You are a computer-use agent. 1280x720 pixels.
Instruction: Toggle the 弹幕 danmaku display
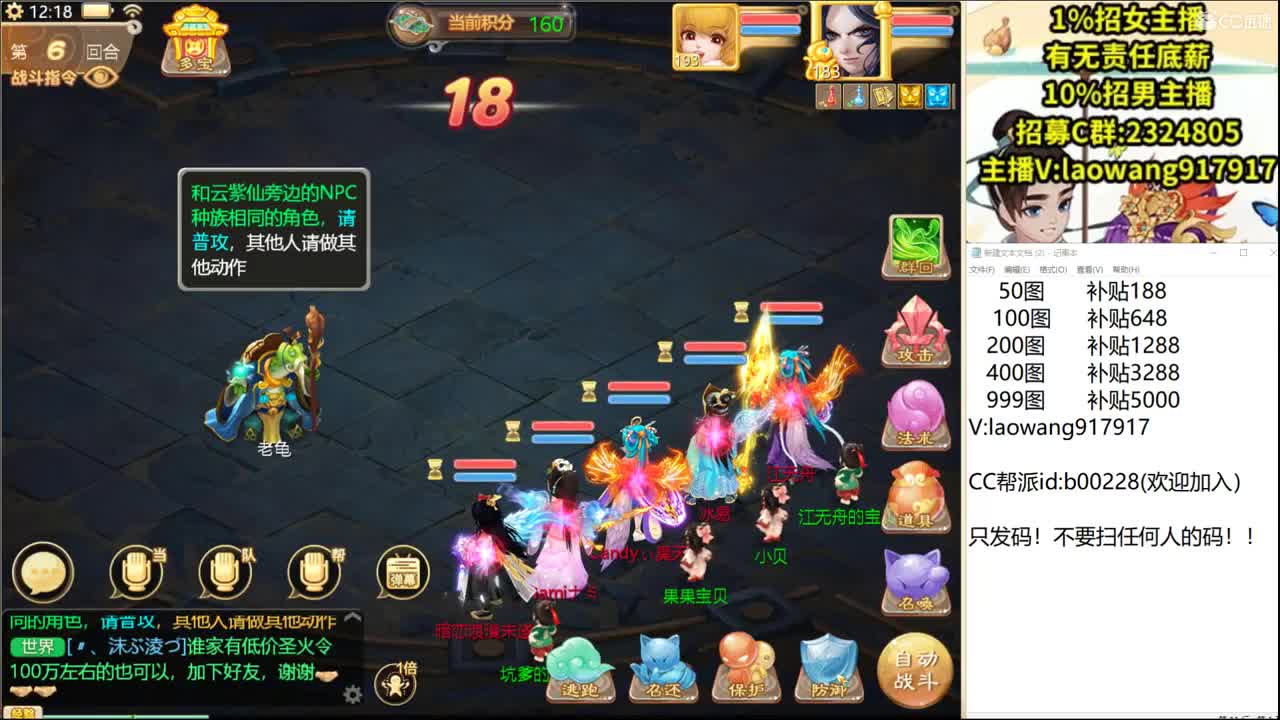coord(400,573)
